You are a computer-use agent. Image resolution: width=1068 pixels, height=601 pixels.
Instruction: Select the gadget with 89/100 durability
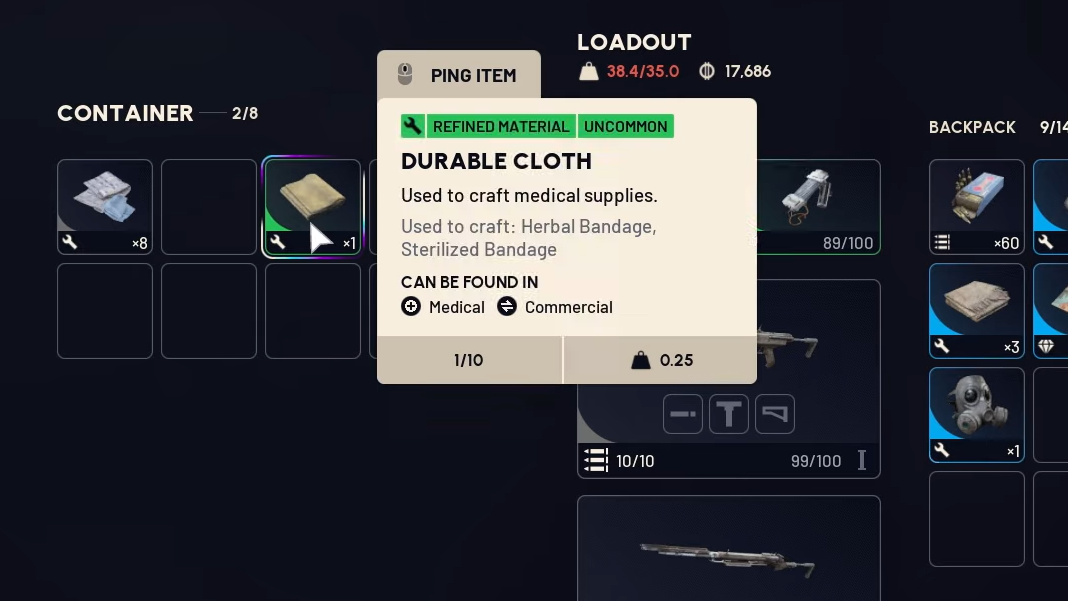818,205
